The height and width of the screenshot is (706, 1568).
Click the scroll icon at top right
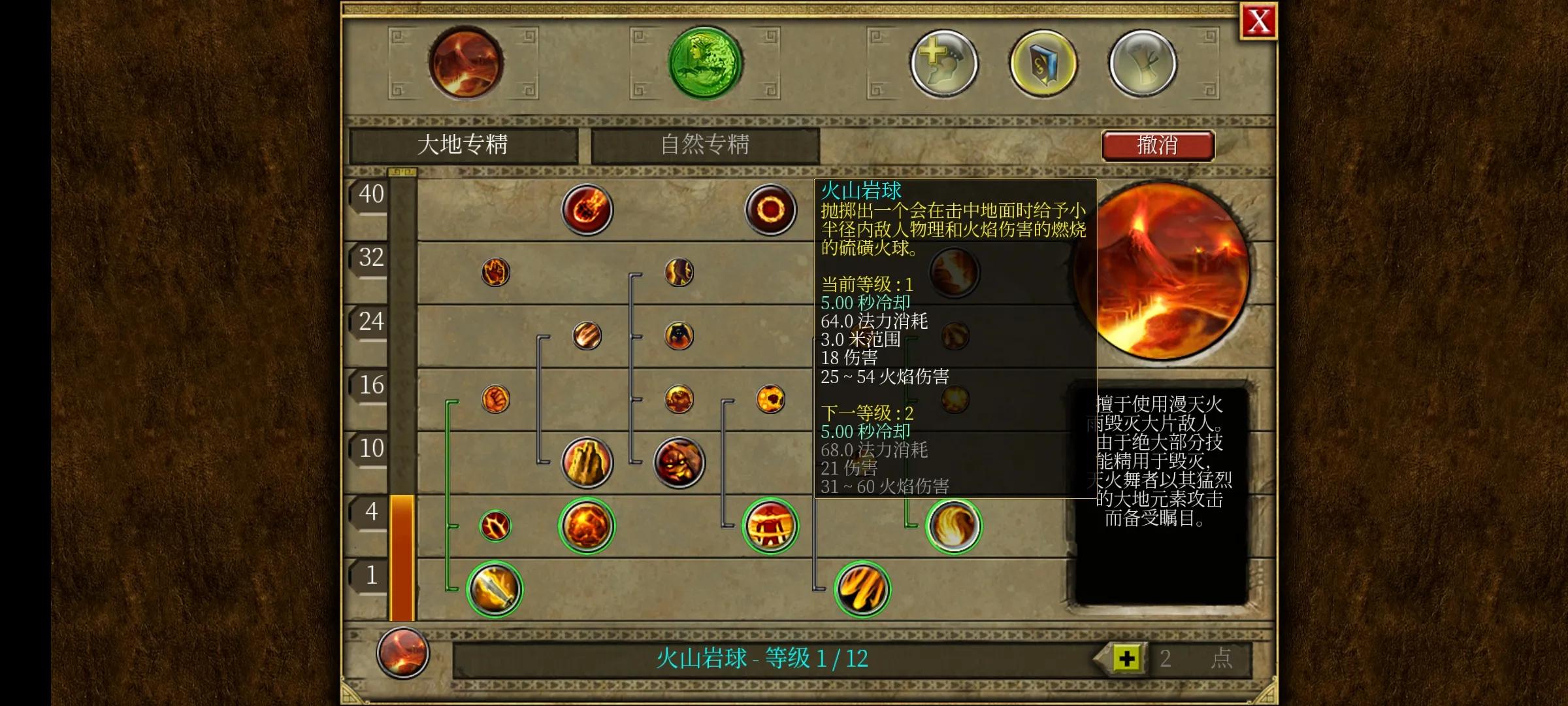[1143, 63]
